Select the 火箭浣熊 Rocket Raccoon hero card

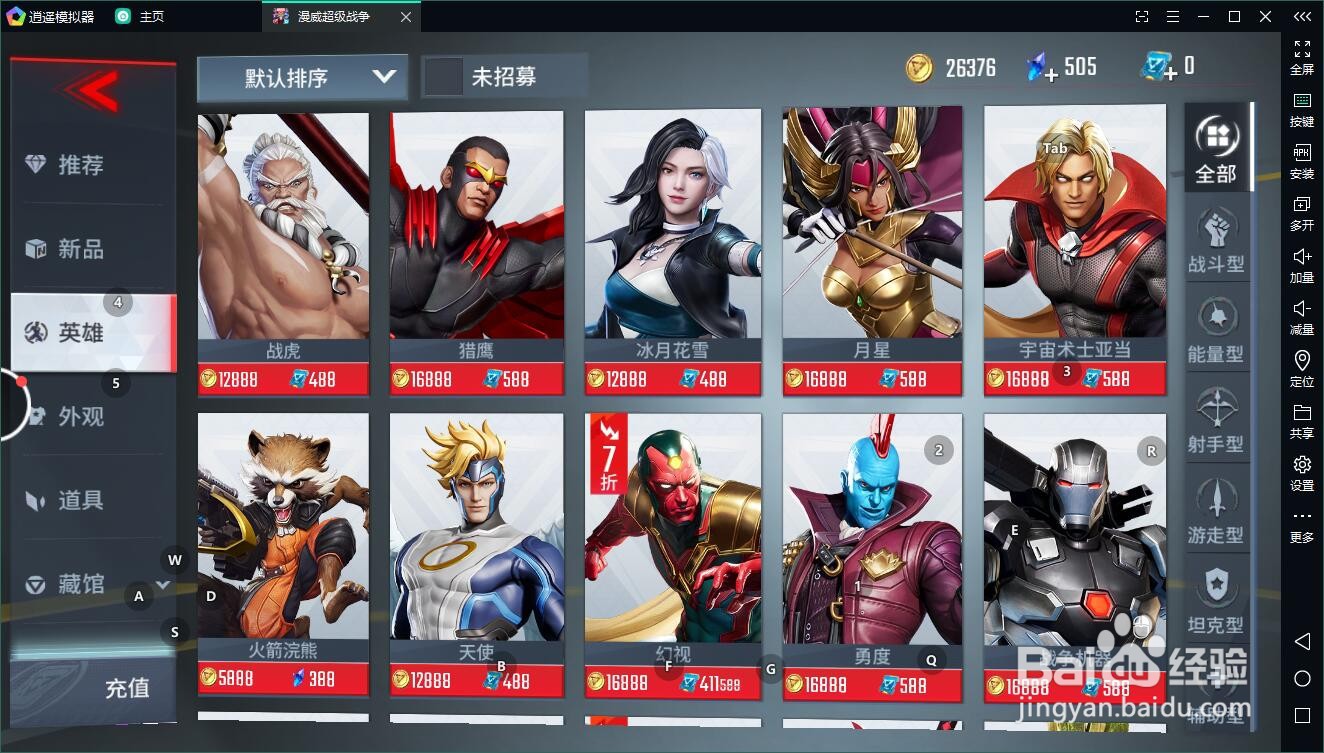point(283,530)
